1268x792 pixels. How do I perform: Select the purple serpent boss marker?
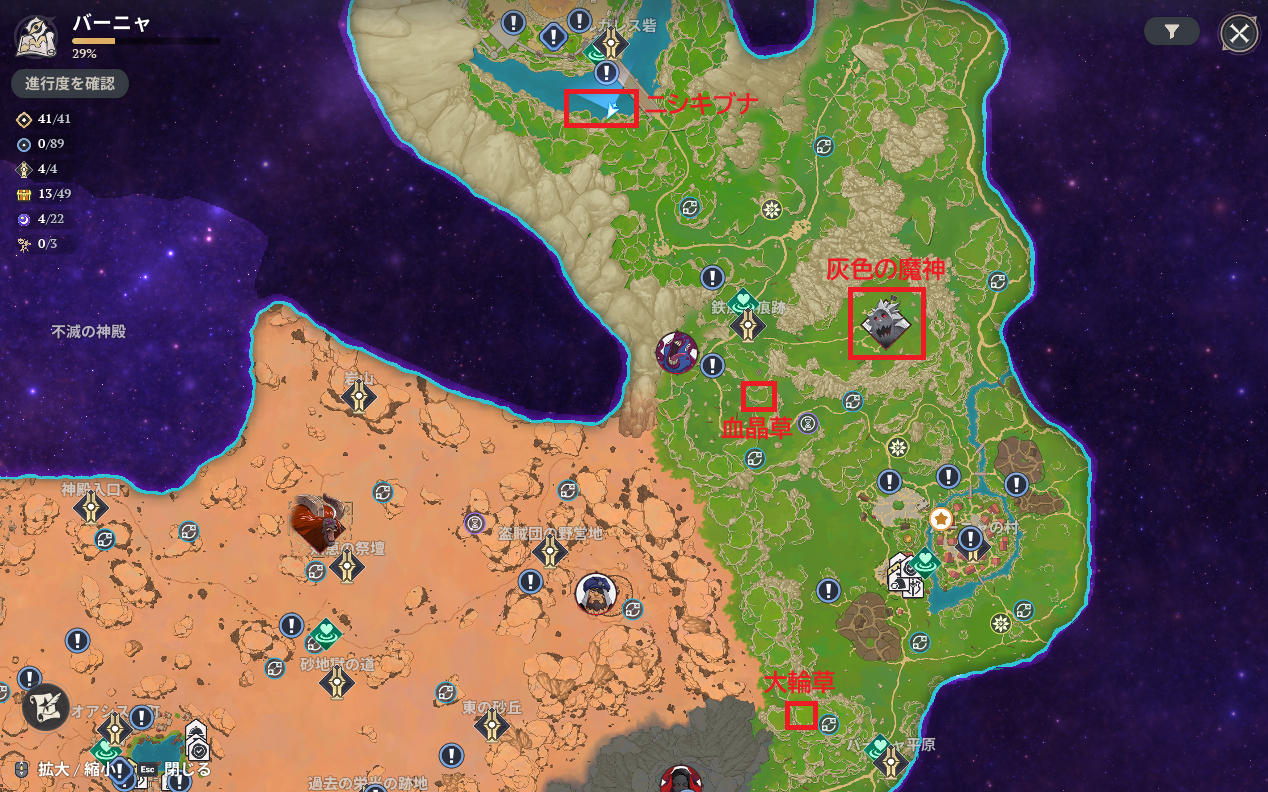point(677,352)
